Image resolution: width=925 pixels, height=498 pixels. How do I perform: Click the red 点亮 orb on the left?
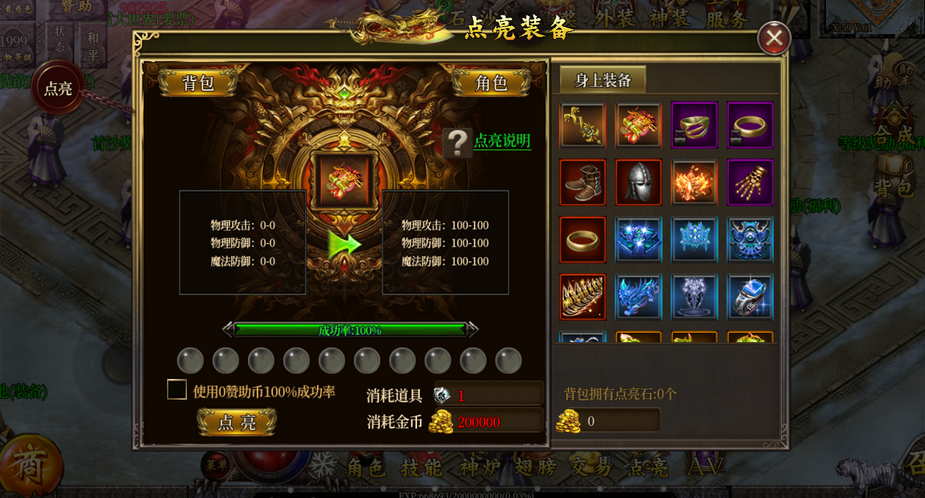coord(56,88)
